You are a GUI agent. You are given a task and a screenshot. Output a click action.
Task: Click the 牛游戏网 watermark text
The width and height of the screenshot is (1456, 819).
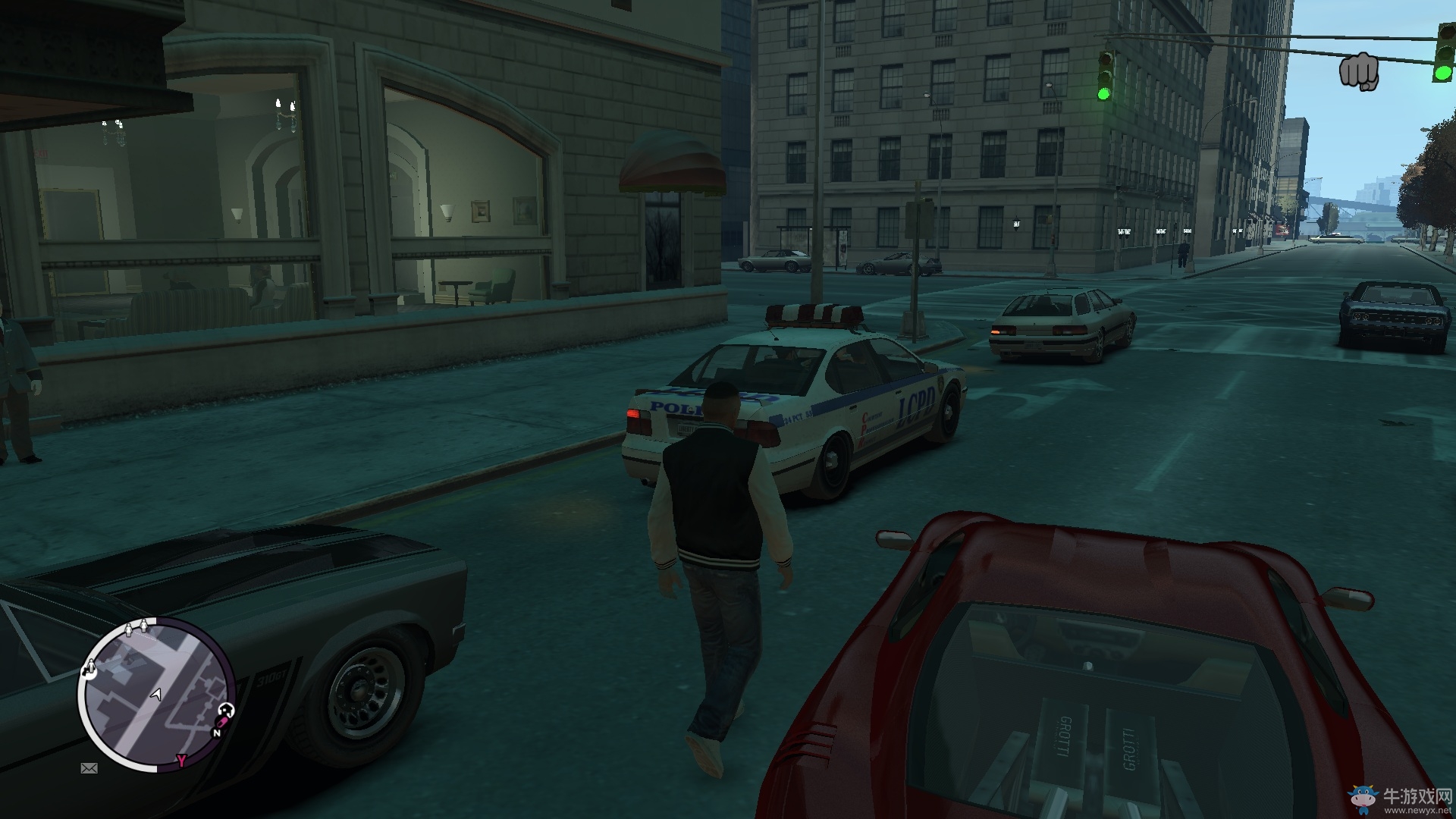tap(1416, 796)
